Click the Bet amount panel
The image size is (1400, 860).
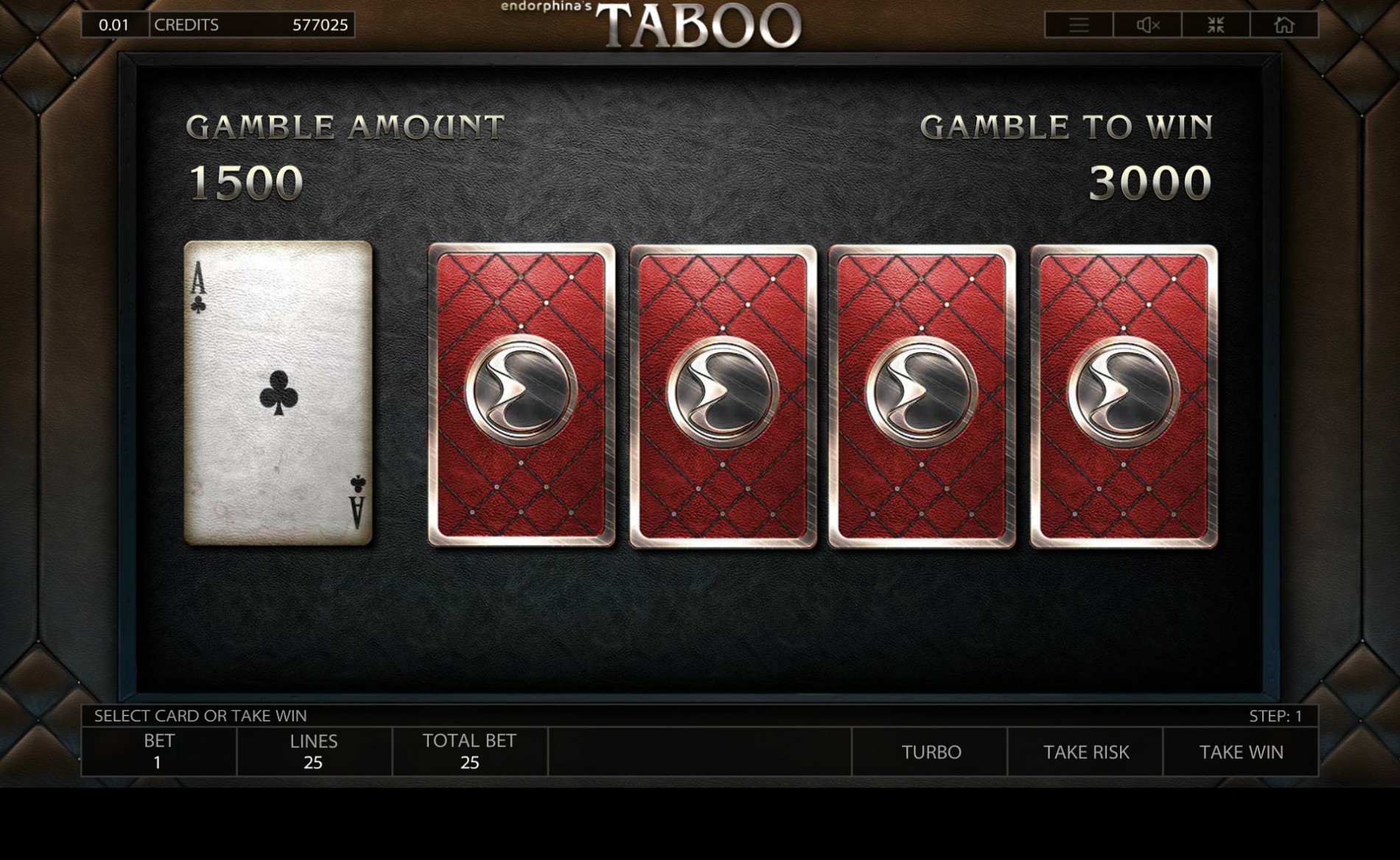click(x=159, y=752)
